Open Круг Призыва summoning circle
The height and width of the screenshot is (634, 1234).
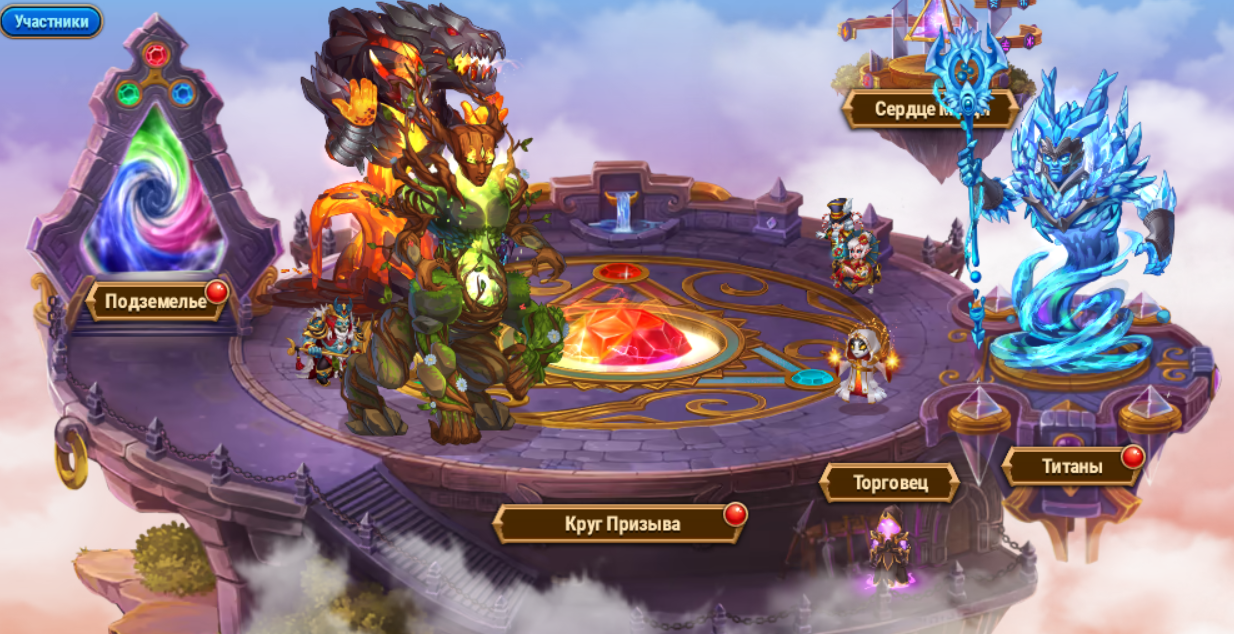click(x=621, y=523)
